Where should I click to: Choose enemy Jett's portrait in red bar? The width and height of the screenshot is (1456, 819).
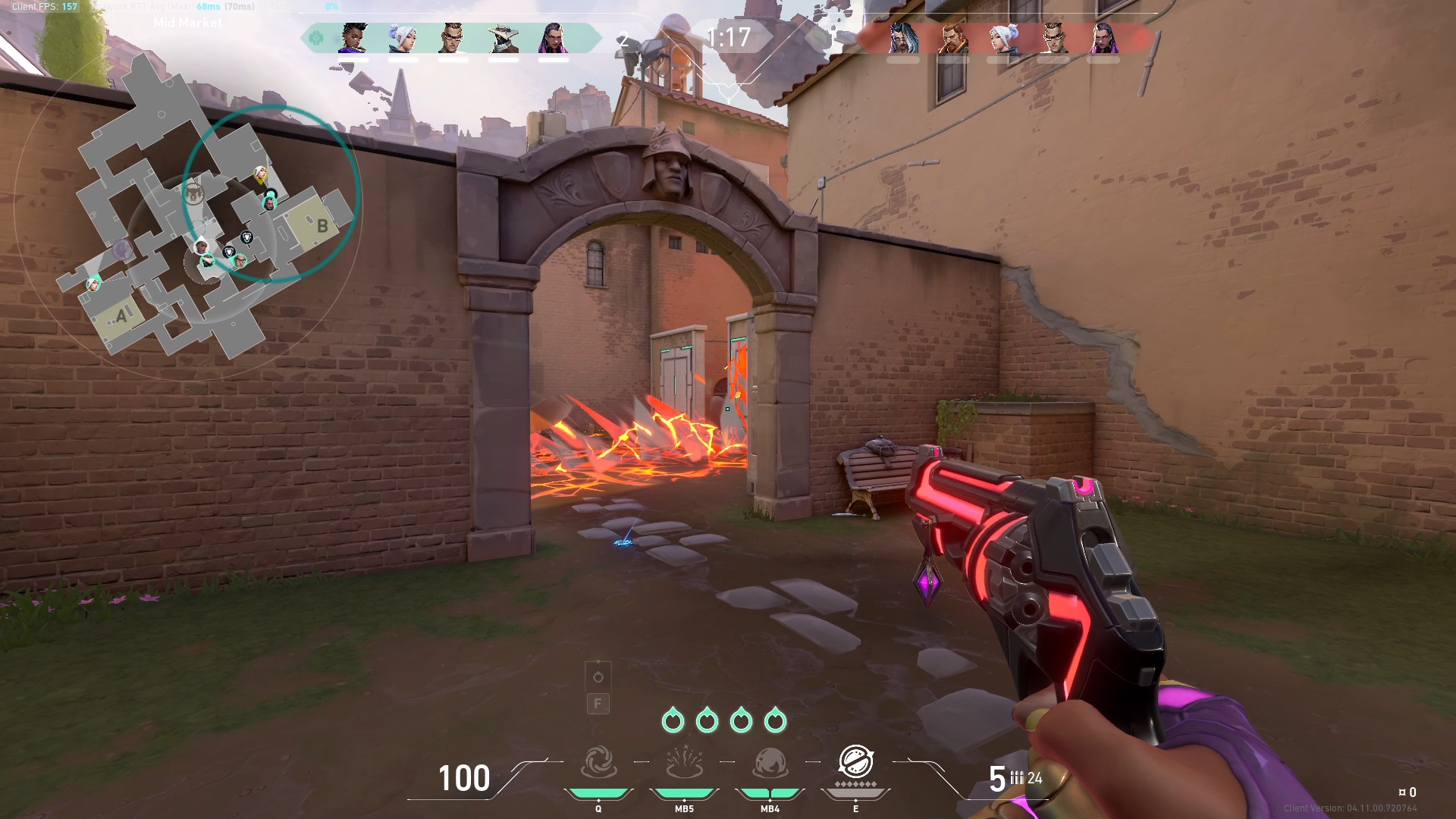[x=1003, y=38]
